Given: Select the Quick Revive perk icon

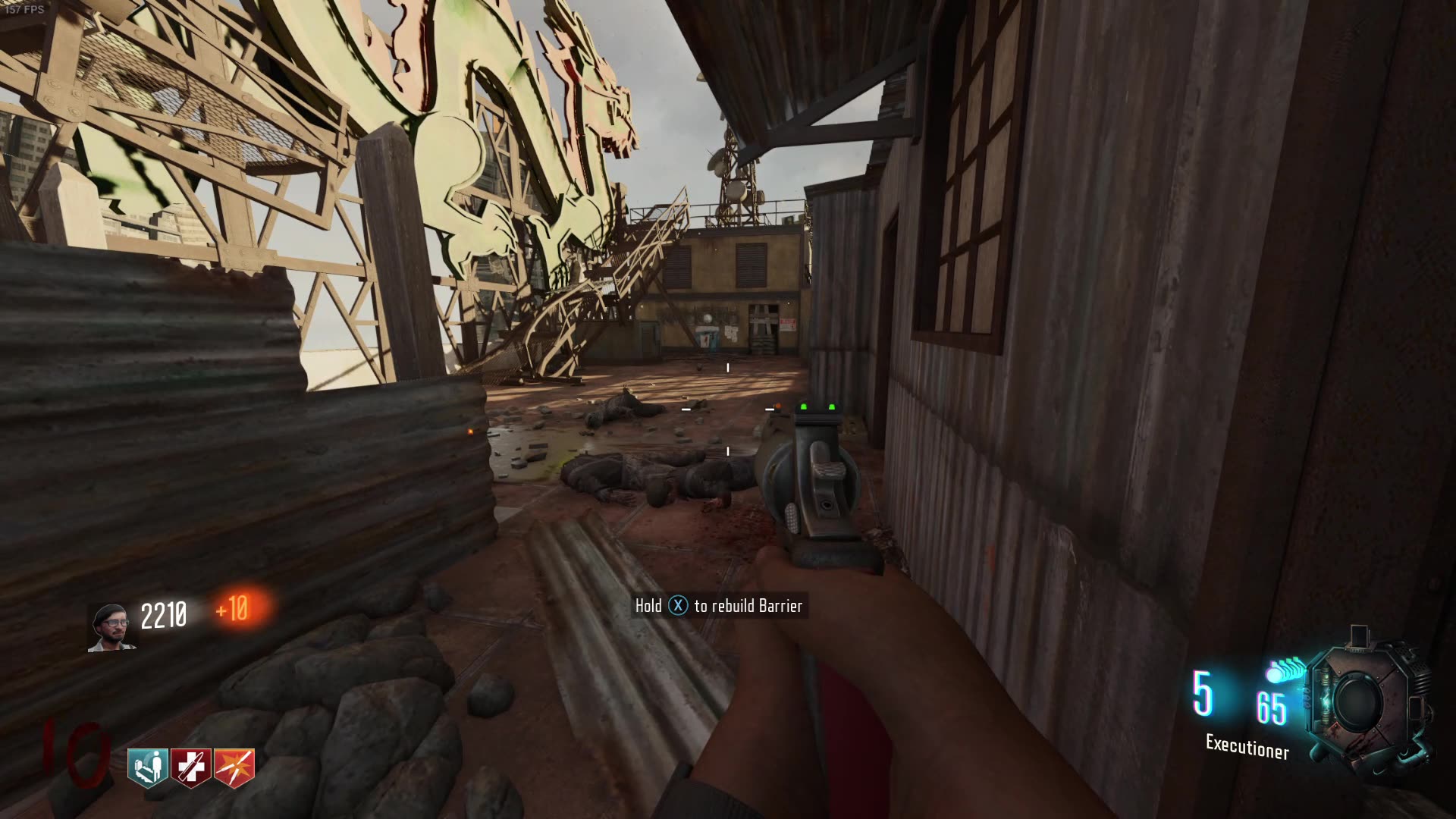Looking at the screenshot, I should pos(148,766).
